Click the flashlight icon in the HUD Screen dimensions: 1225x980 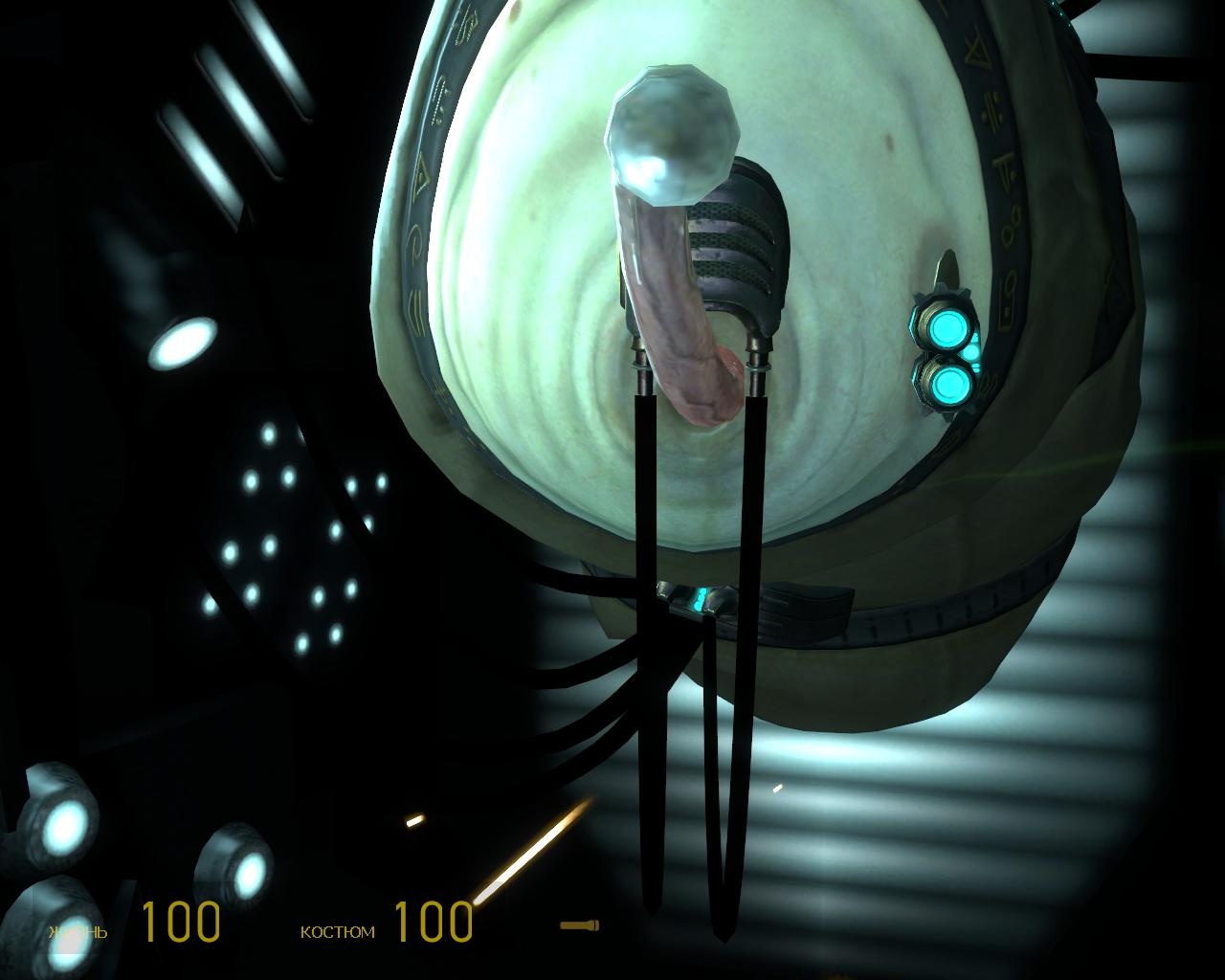tap(579, 924)
